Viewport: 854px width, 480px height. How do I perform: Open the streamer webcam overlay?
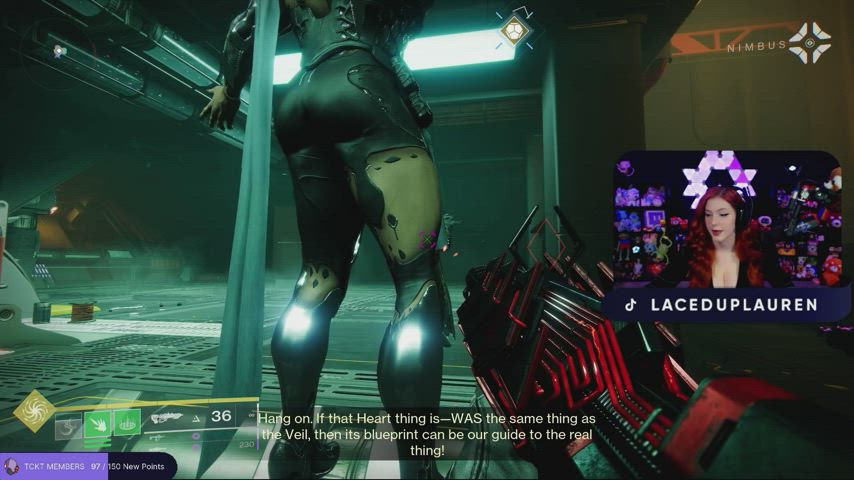click(725, 220)
